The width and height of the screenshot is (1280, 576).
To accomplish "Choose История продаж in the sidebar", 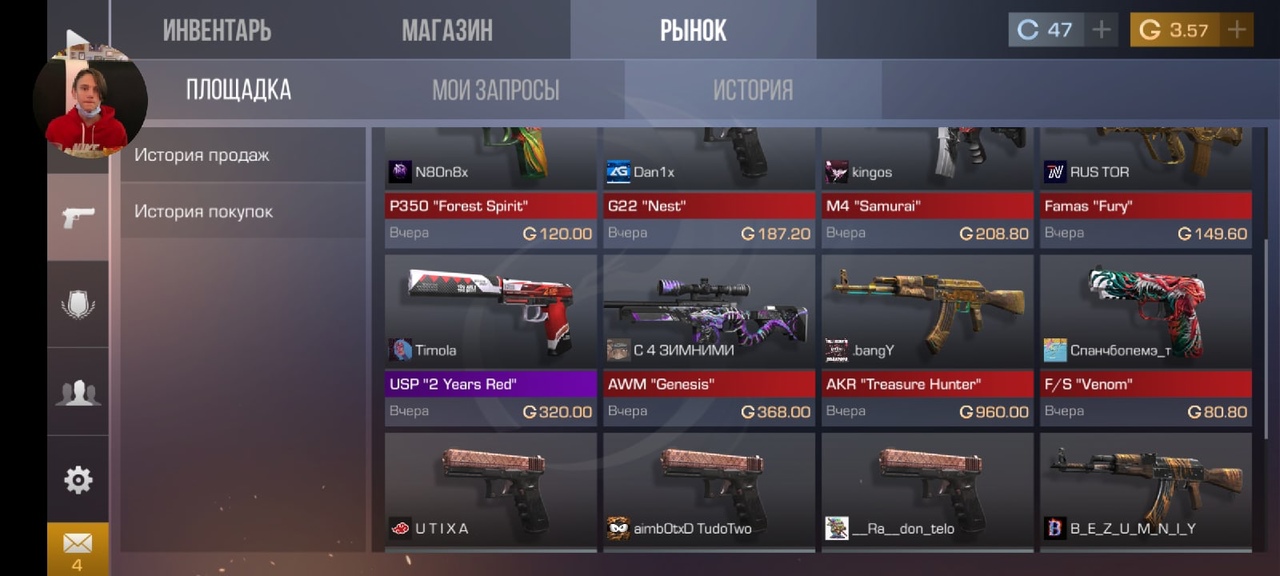I will 202,155.
